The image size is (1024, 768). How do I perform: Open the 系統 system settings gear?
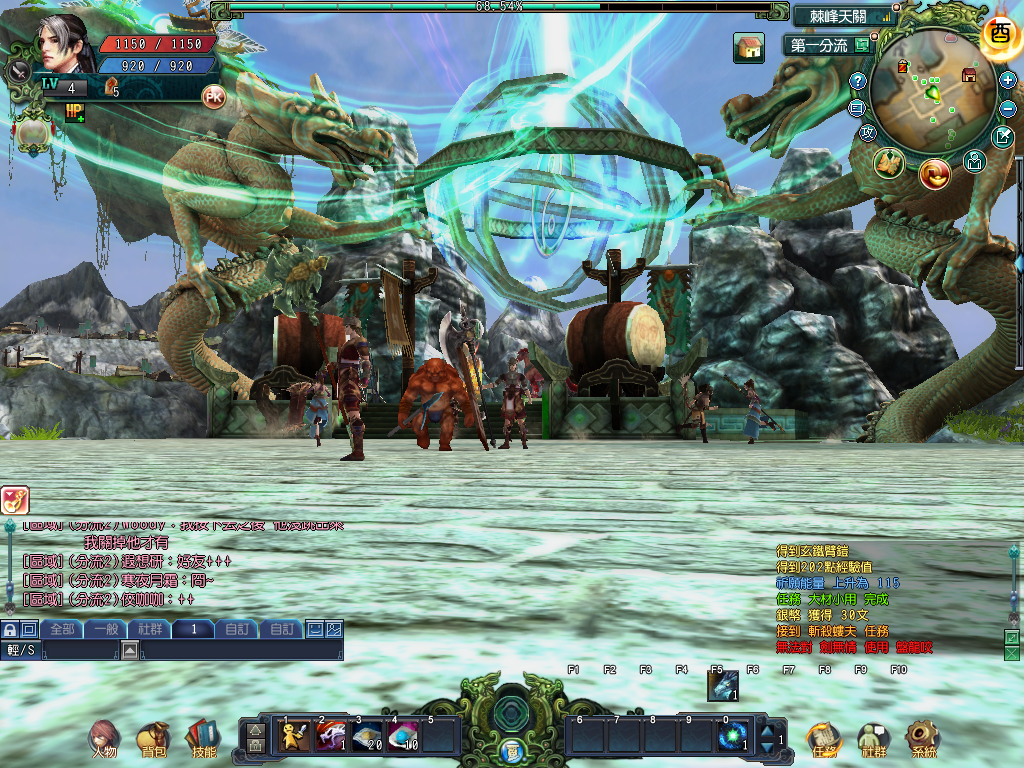pos(923,738)
